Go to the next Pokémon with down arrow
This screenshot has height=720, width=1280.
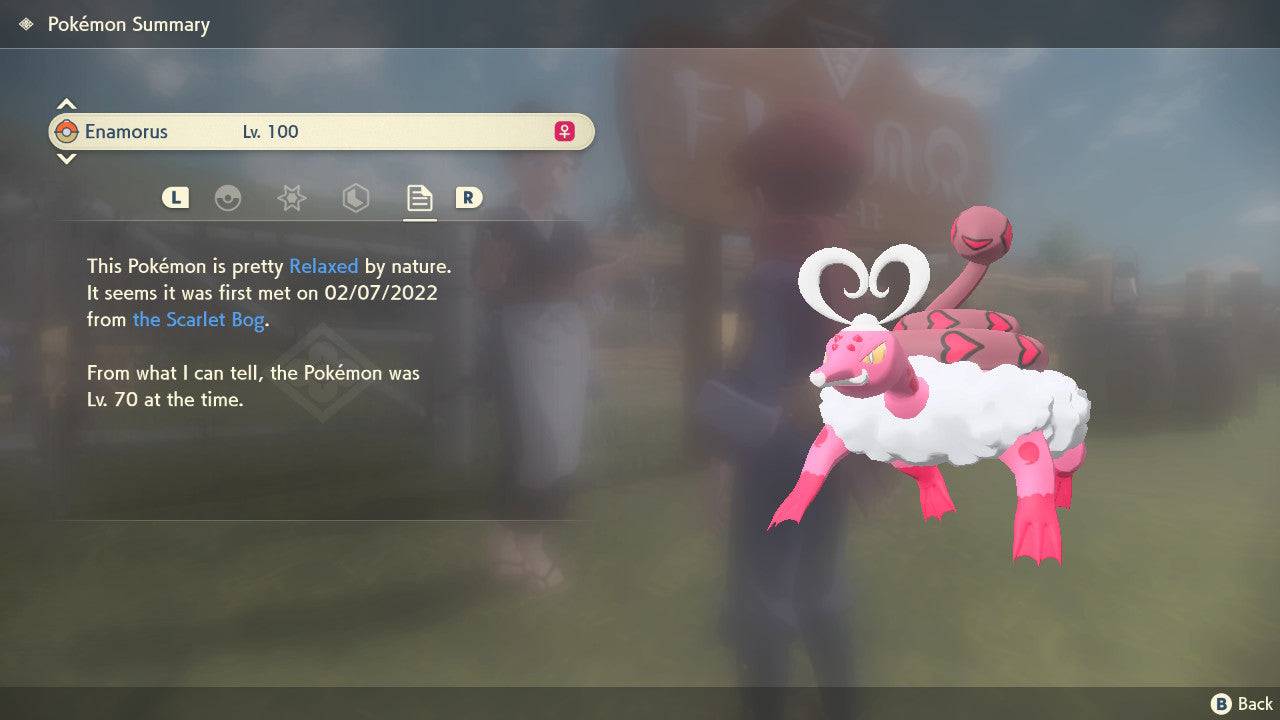pos(66,158)
